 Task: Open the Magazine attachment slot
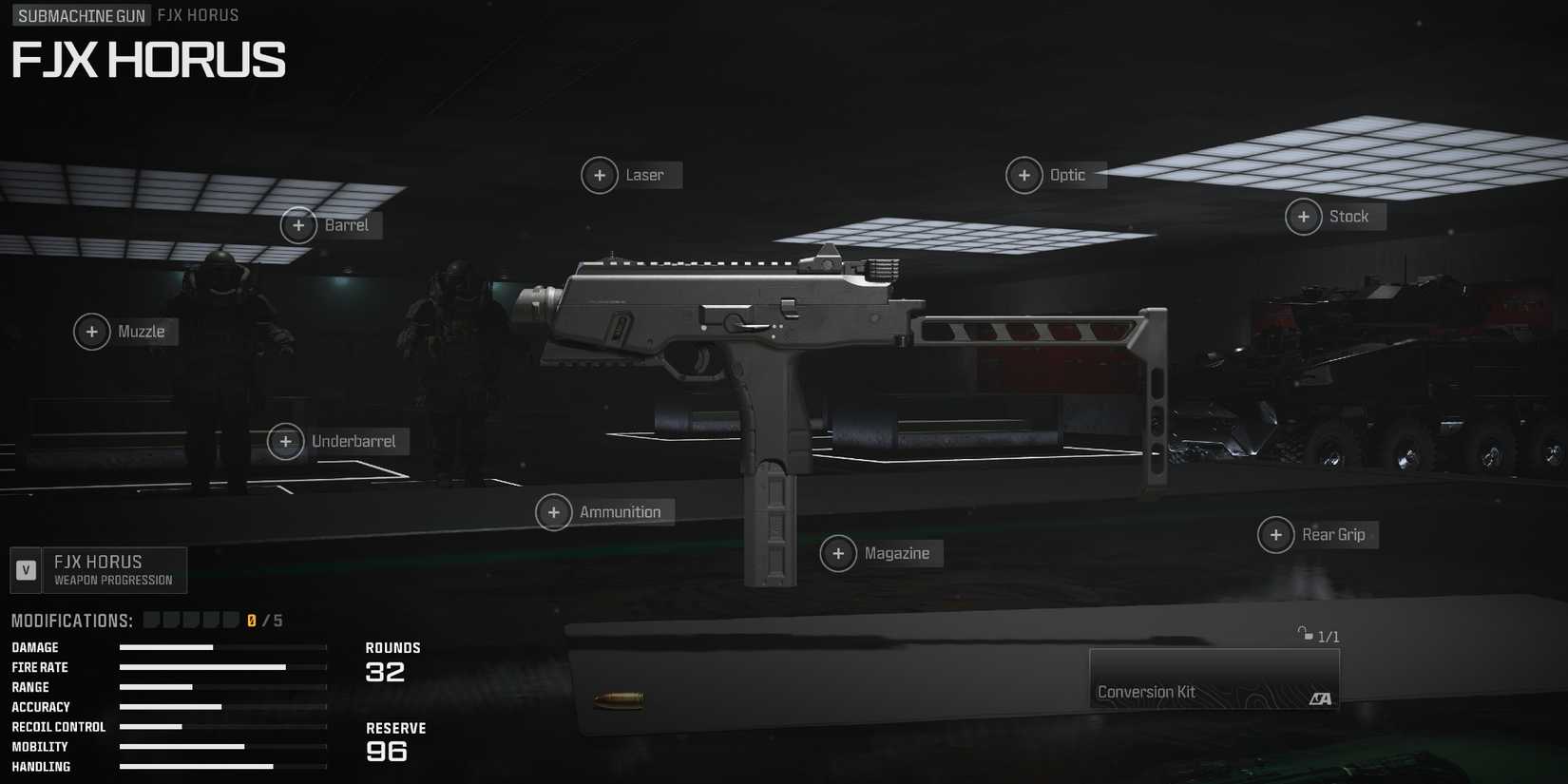click(838, 552)
